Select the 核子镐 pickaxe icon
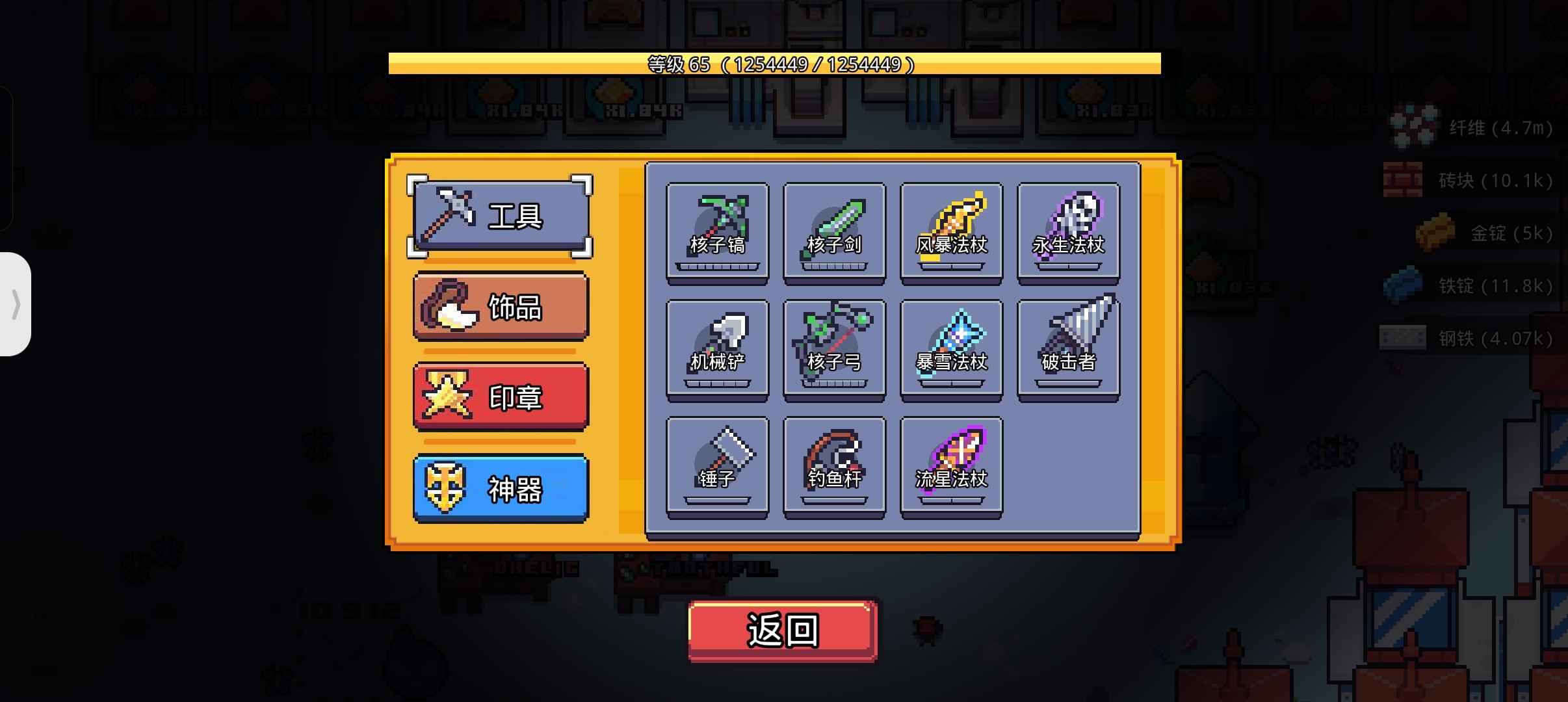The height and width of the screenshot is (702, 1568). pyautogui.click(x=717, y=234)
